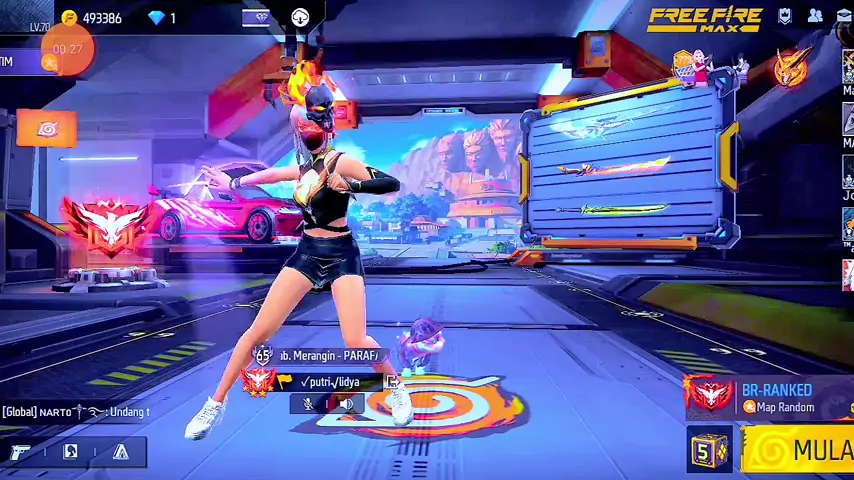The width and height of the screenshot is (854, 480).
Task: Open the orange leaf event icon
Action: pyautogui.click(x=46, y=129)
